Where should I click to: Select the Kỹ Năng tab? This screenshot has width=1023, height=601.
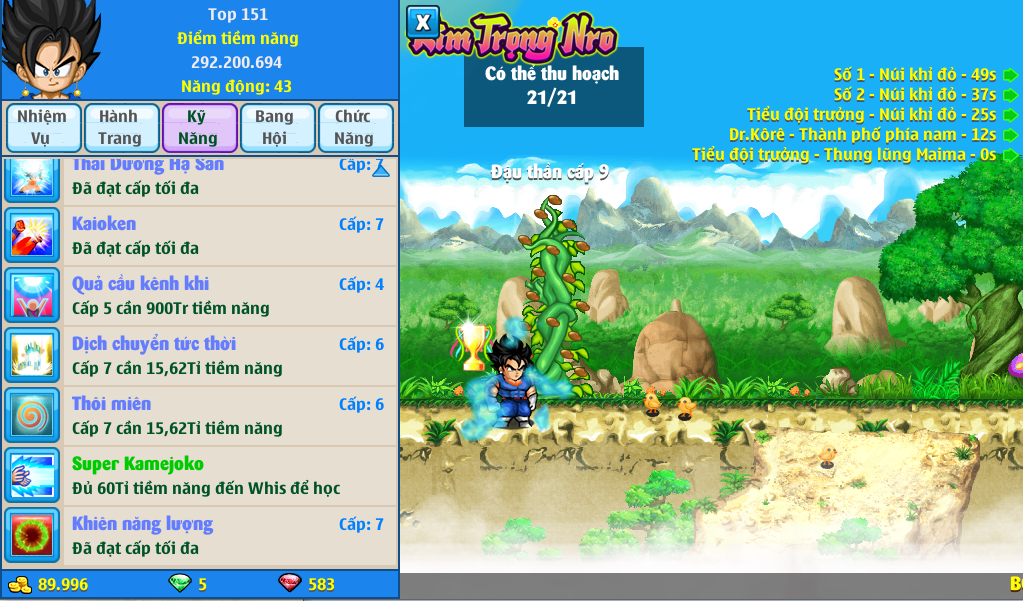pos(198,127)
